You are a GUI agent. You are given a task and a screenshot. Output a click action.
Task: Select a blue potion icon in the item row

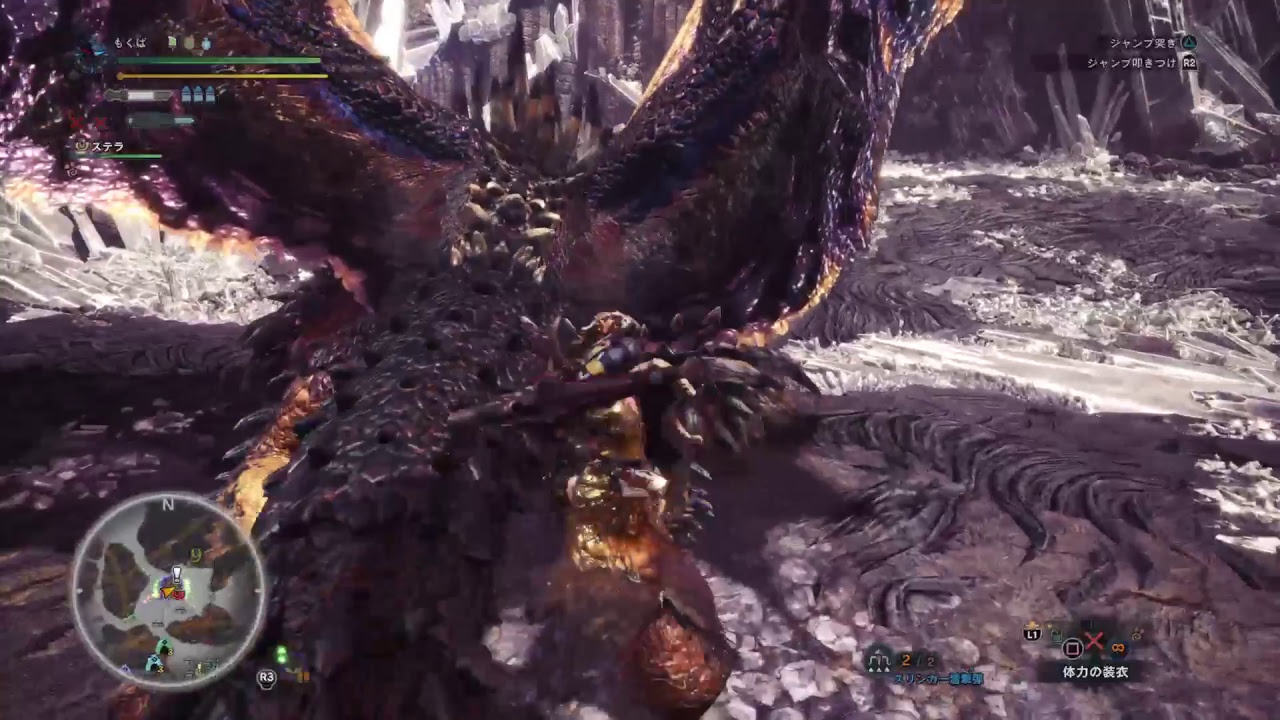(x=206, y=42)
